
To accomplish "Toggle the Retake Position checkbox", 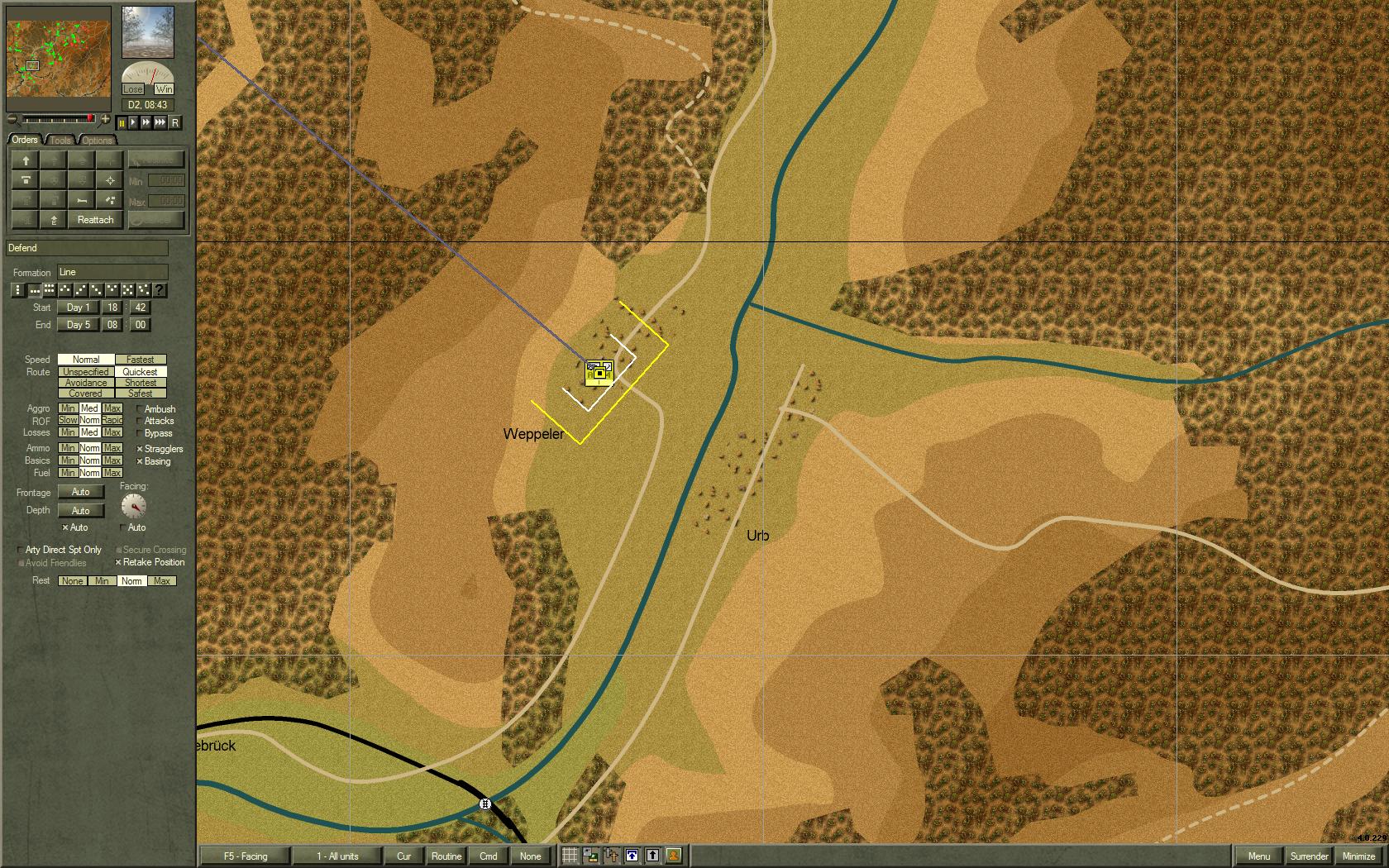I will [118, 562].
